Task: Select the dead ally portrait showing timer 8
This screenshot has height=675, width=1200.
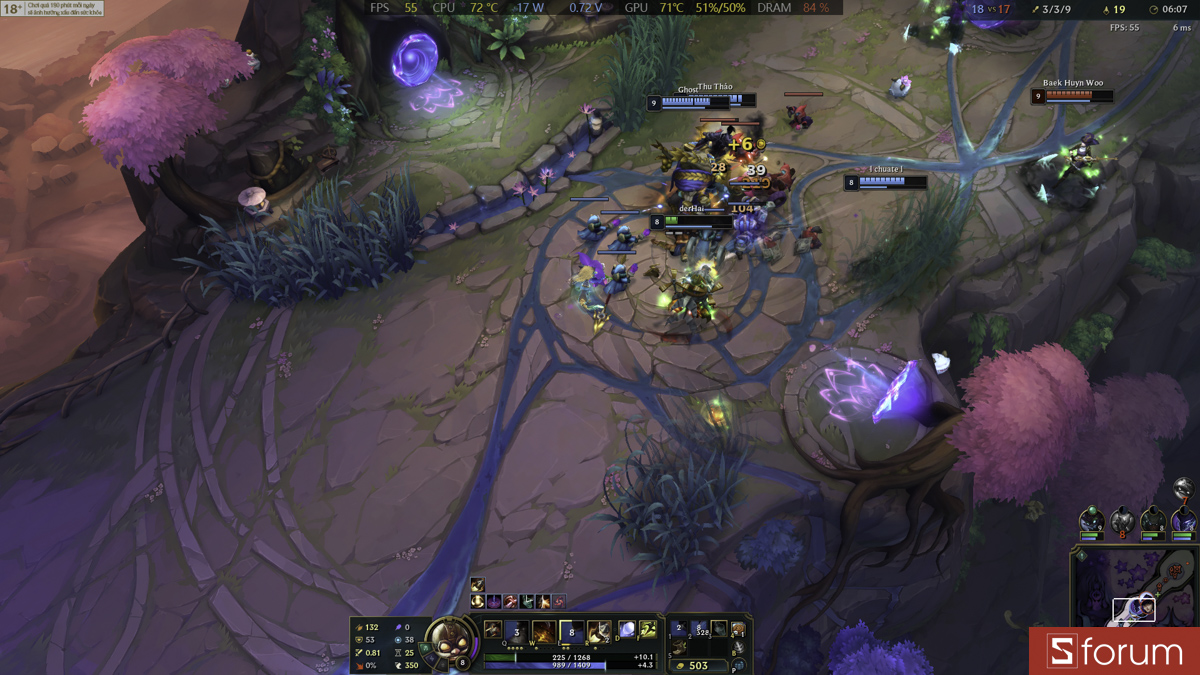Action: click(1122, 522)
